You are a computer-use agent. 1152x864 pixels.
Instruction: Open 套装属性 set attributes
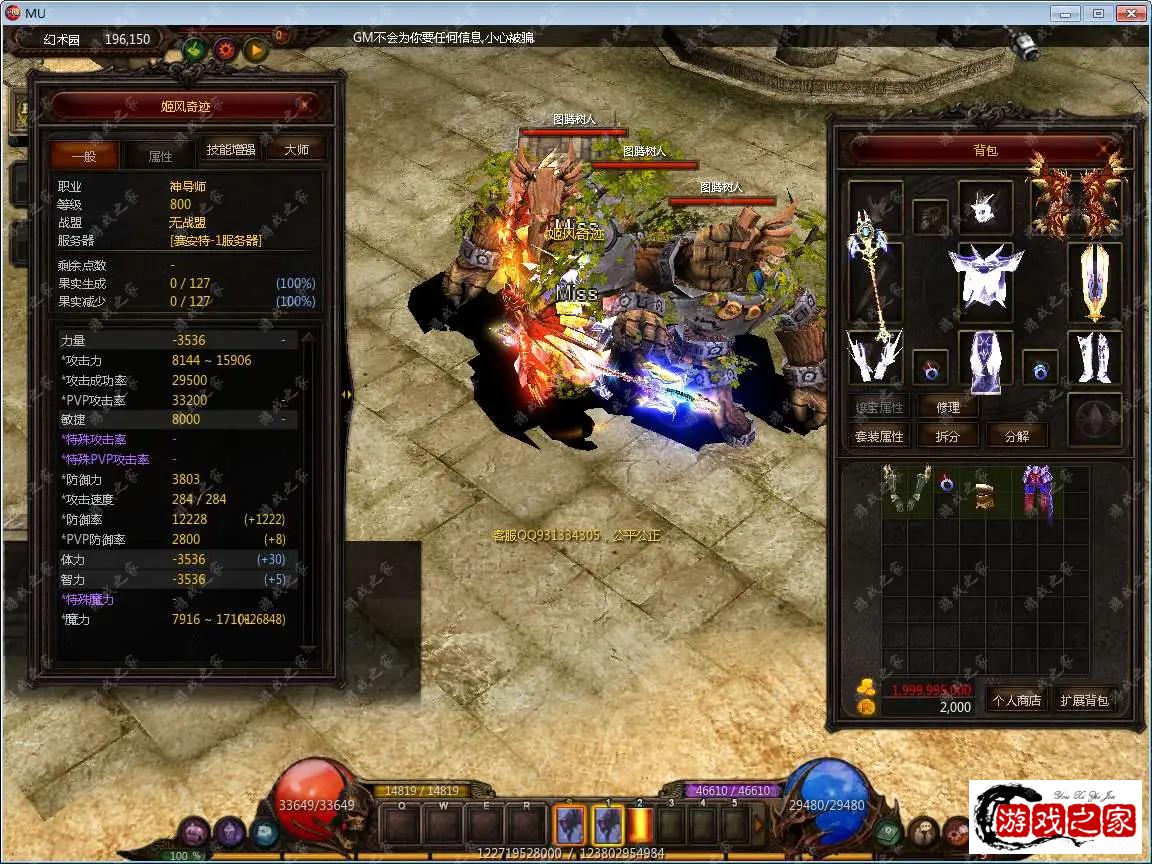click(x=879, y=436)
